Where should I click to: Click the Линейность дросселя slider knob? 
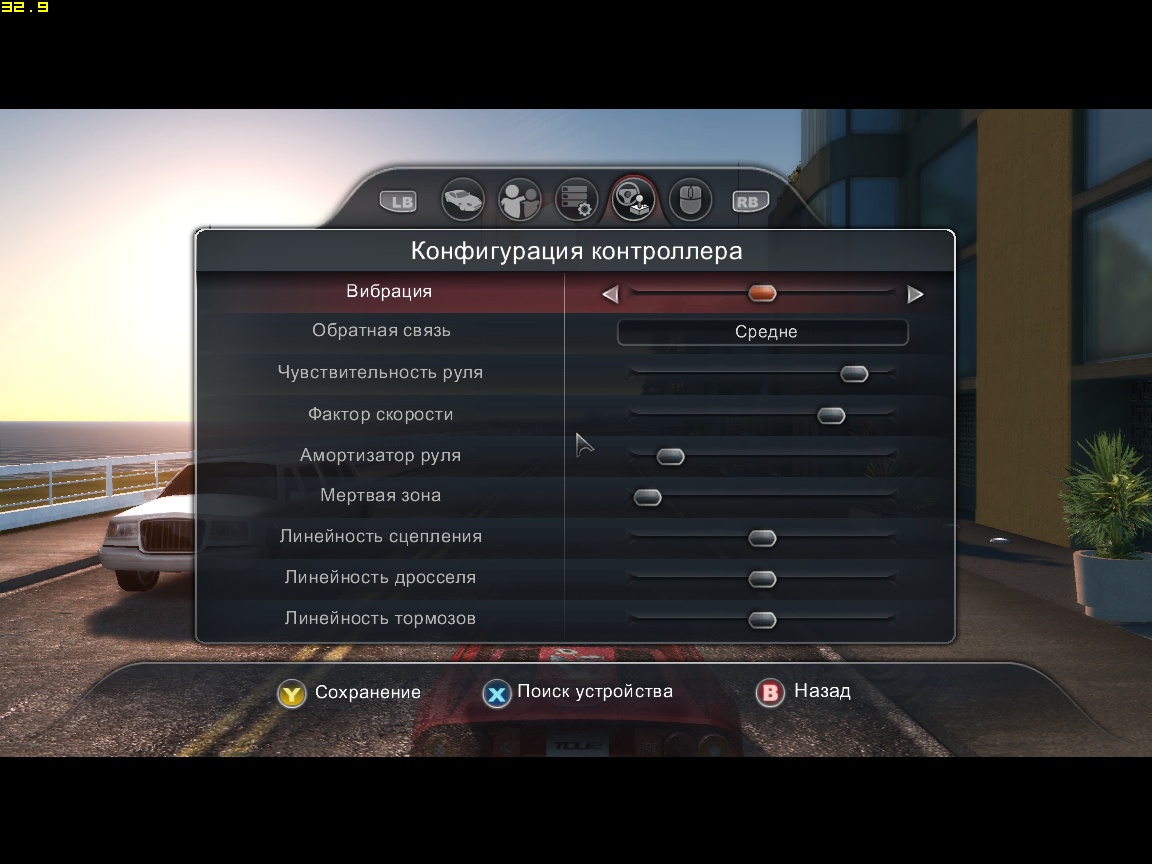click(762, 580)
